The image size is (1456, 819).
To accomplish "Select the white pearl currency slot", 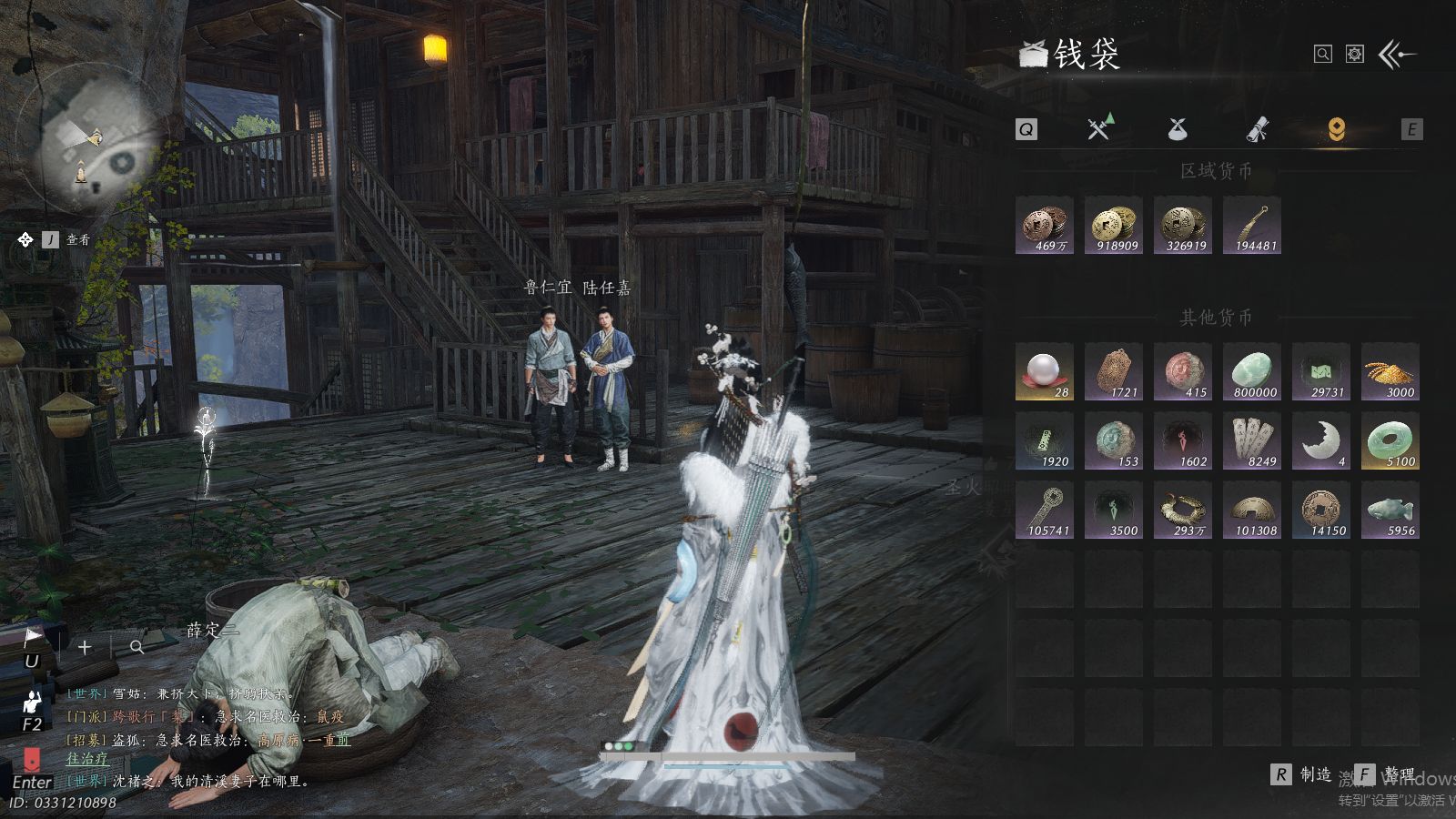I will click(x=1045, y=371).
